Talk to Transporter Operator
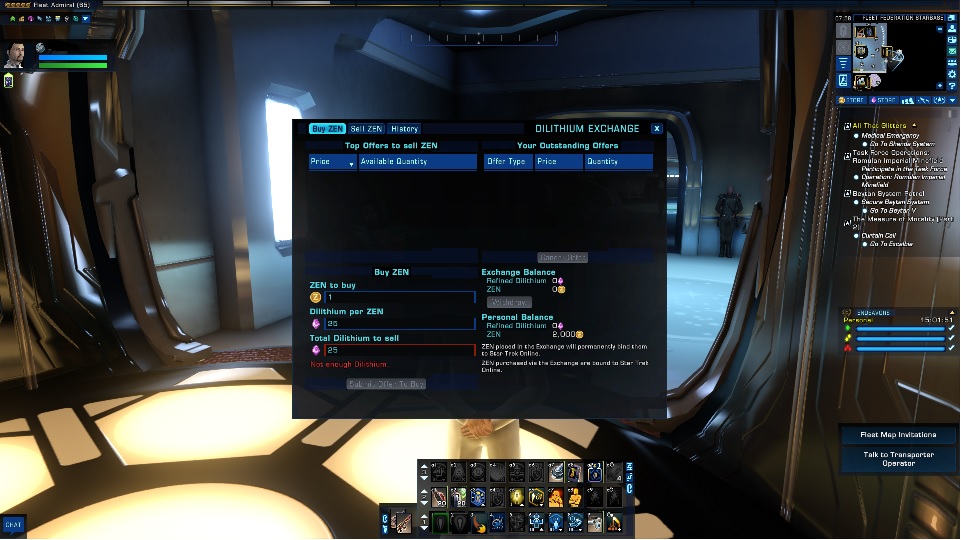Image resolution: width=961 pixels, height=540 pixels. pyautogui.click(x=898, y=458)
